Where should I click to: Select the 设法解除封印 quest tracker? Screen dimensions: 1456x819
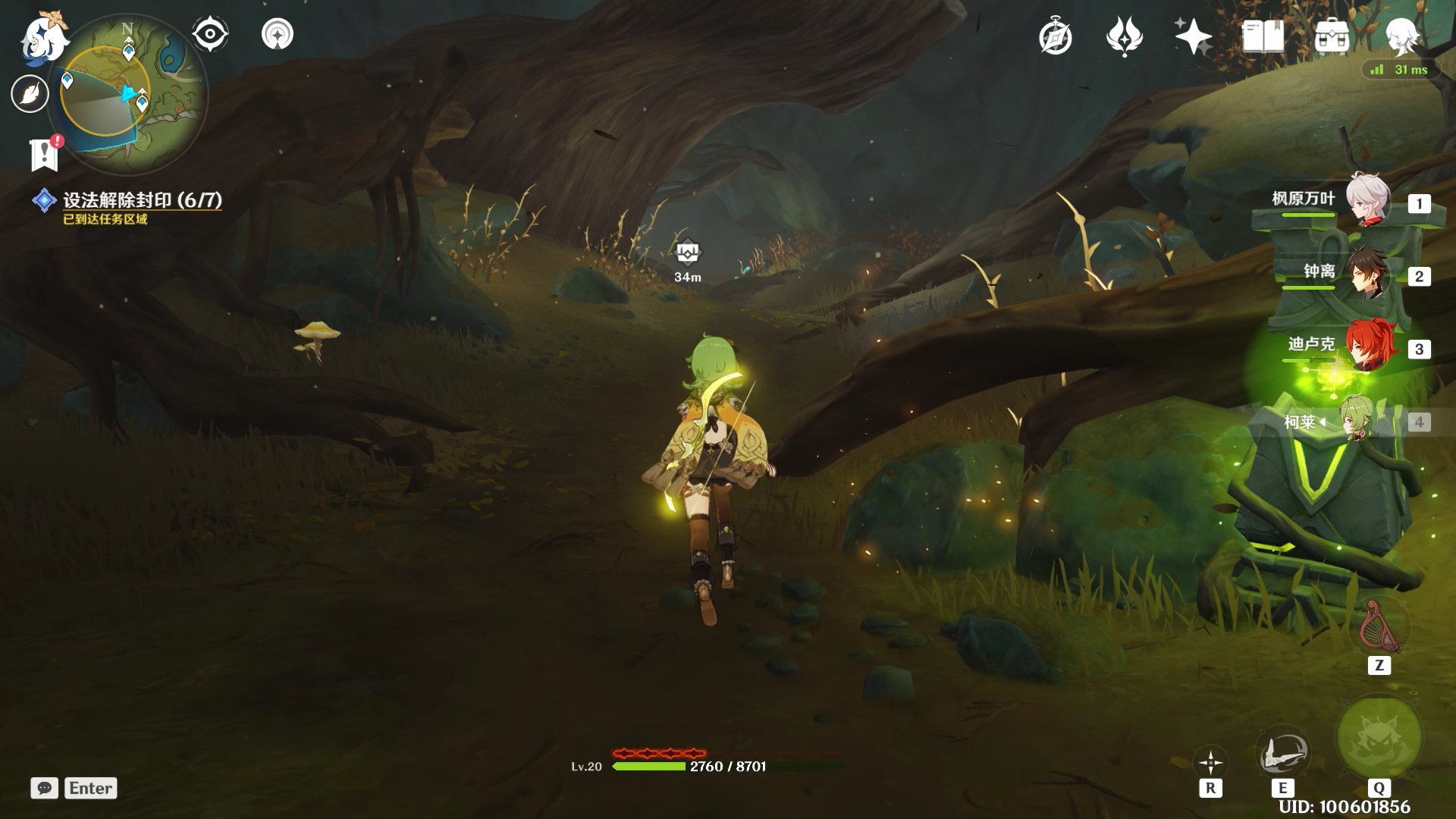click(141, 200)
